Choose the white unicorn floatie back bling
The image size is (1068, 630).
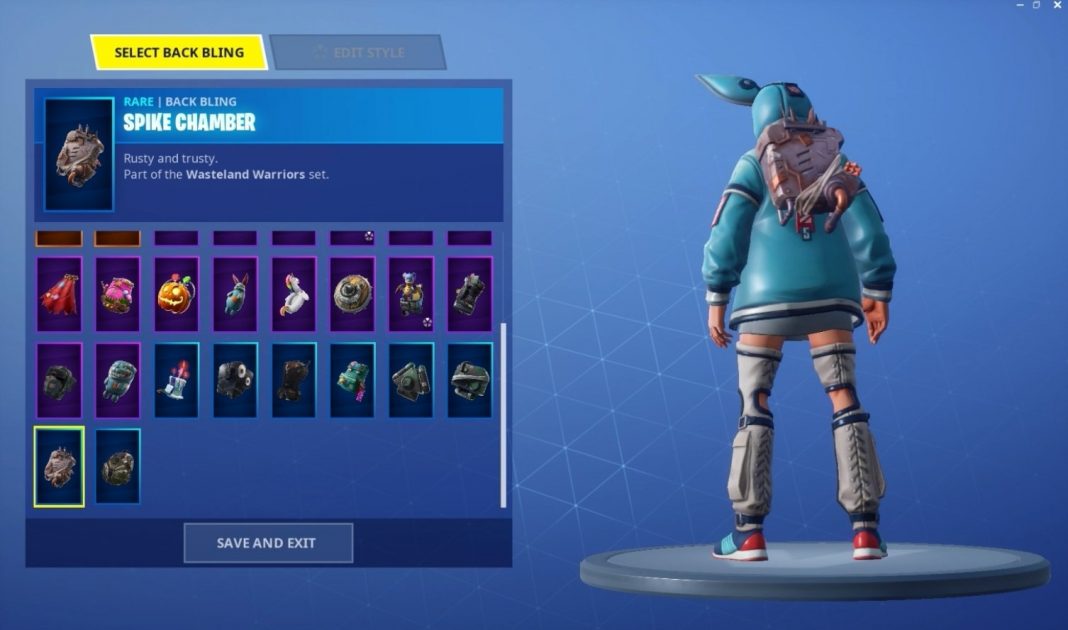pos(294,294)
